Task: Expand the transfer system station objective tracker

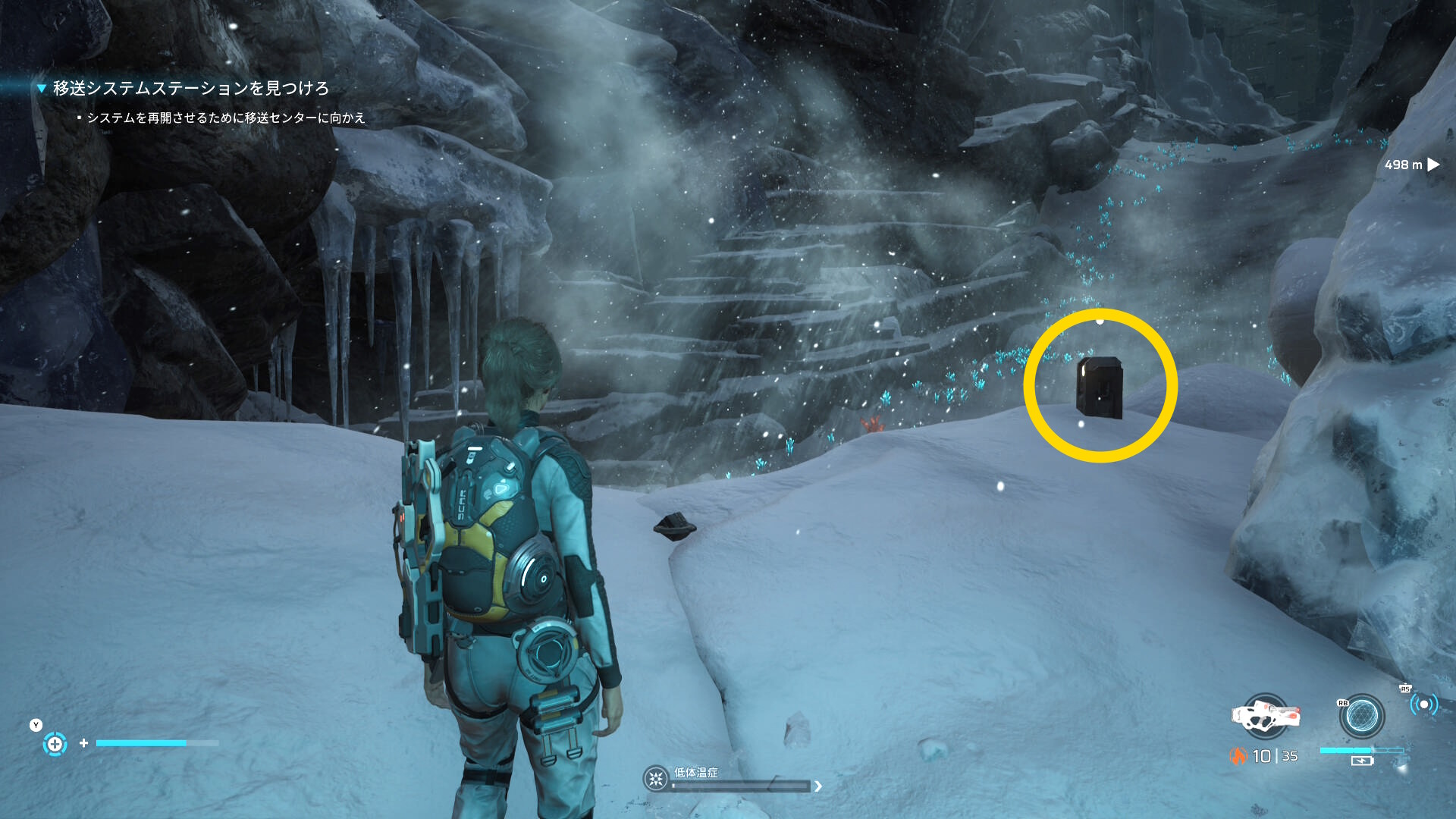Action: pyautogui.click(x=42, y=89)
